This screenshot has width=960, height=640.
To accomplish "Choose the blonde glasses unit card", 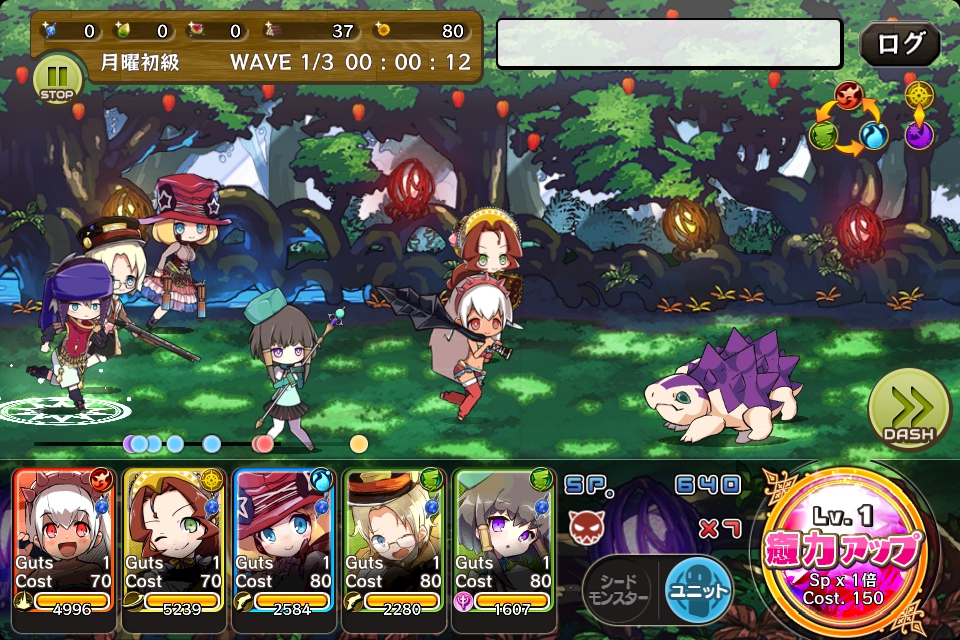I will [394, 538].
